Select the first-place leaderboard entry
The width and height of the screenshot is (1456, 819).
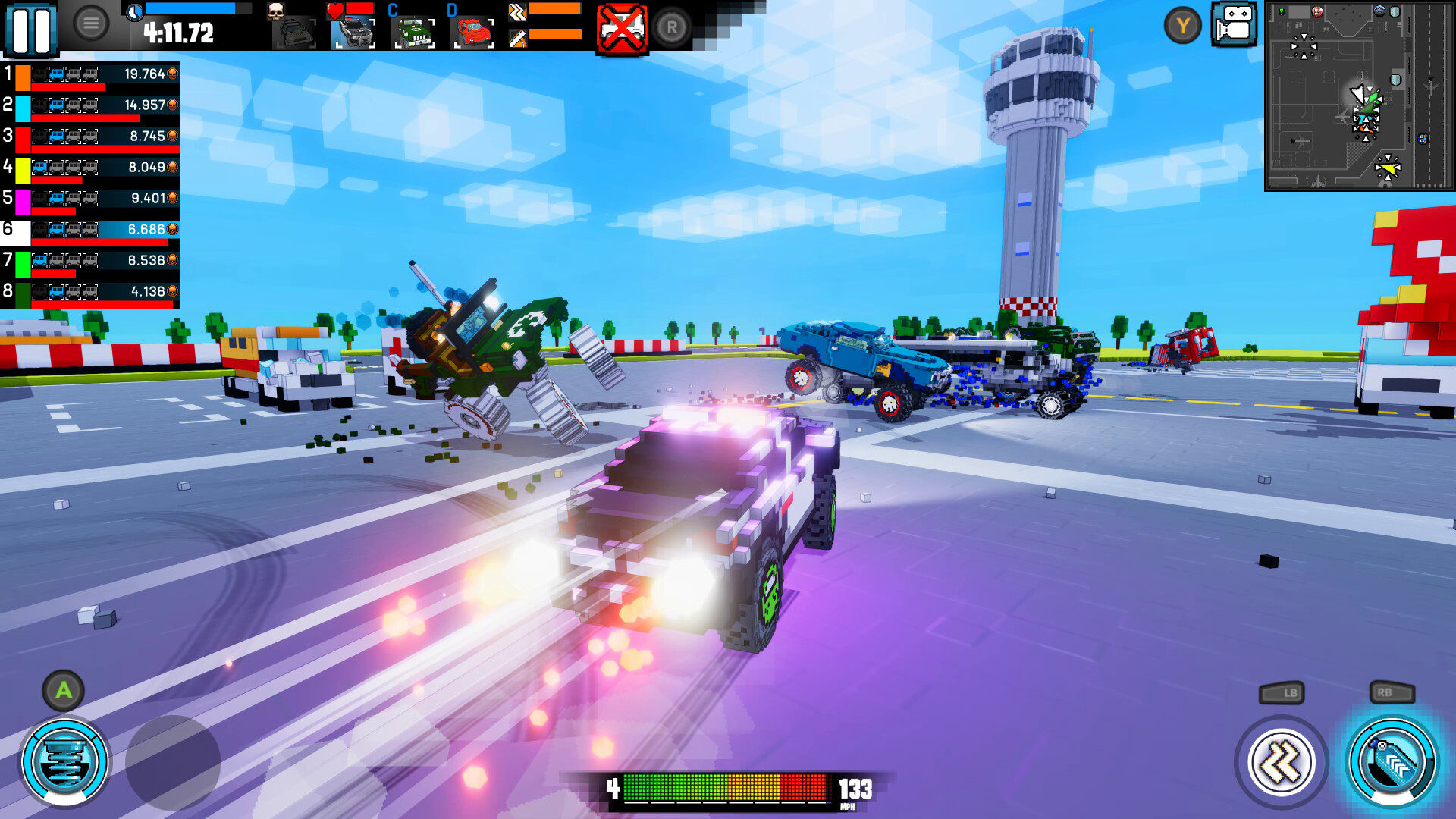pos(91,75)
